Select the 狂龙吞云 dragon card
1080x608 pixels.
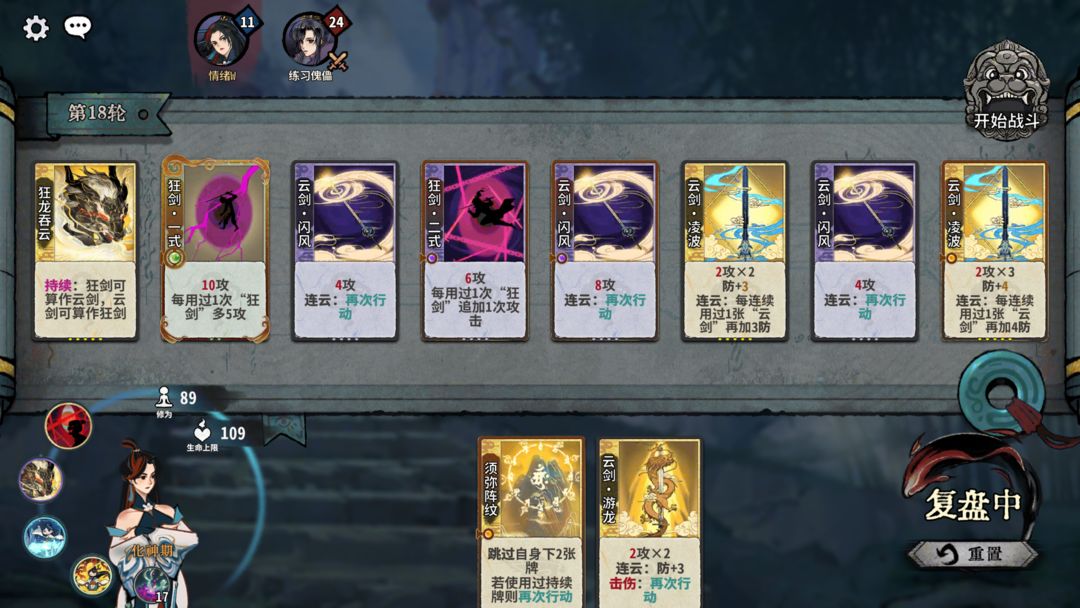[x=85, y=251]
